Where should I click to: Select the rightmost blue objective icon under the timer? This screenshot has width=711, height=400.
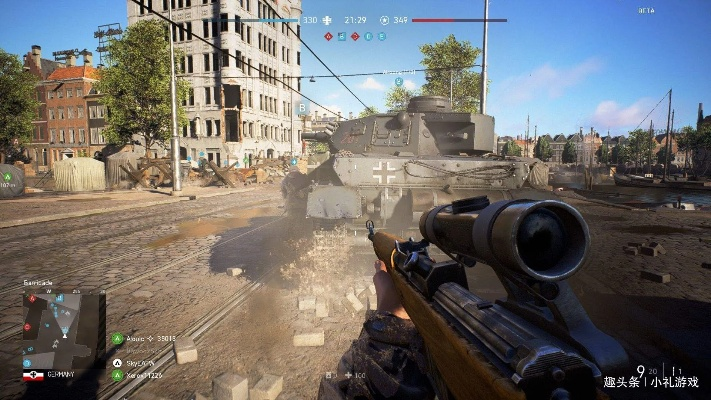[x=381, y=36]
